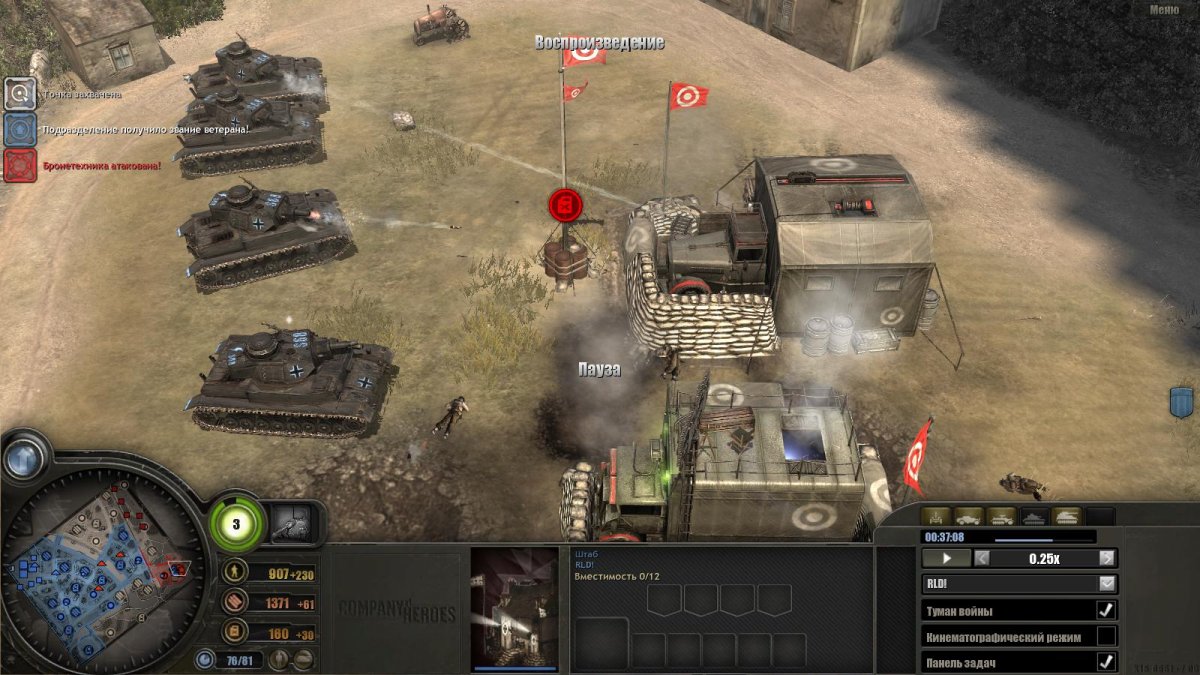Open the green command points circle
1200x675 pixels.
click(x=238, y=523)
